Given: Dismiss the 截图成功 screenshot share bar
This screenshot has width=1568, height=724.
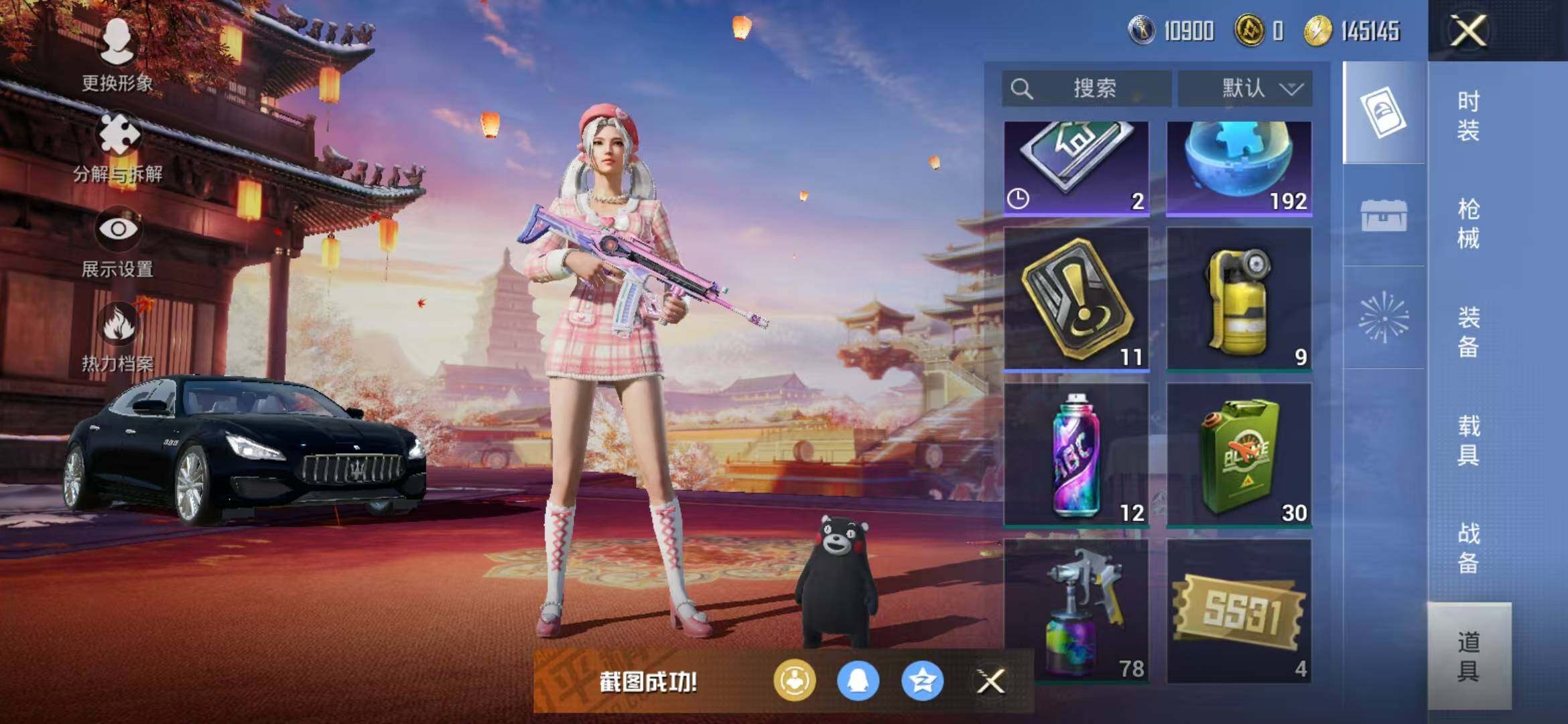Looking at the screenshot, I should click(x=990, y=682).
